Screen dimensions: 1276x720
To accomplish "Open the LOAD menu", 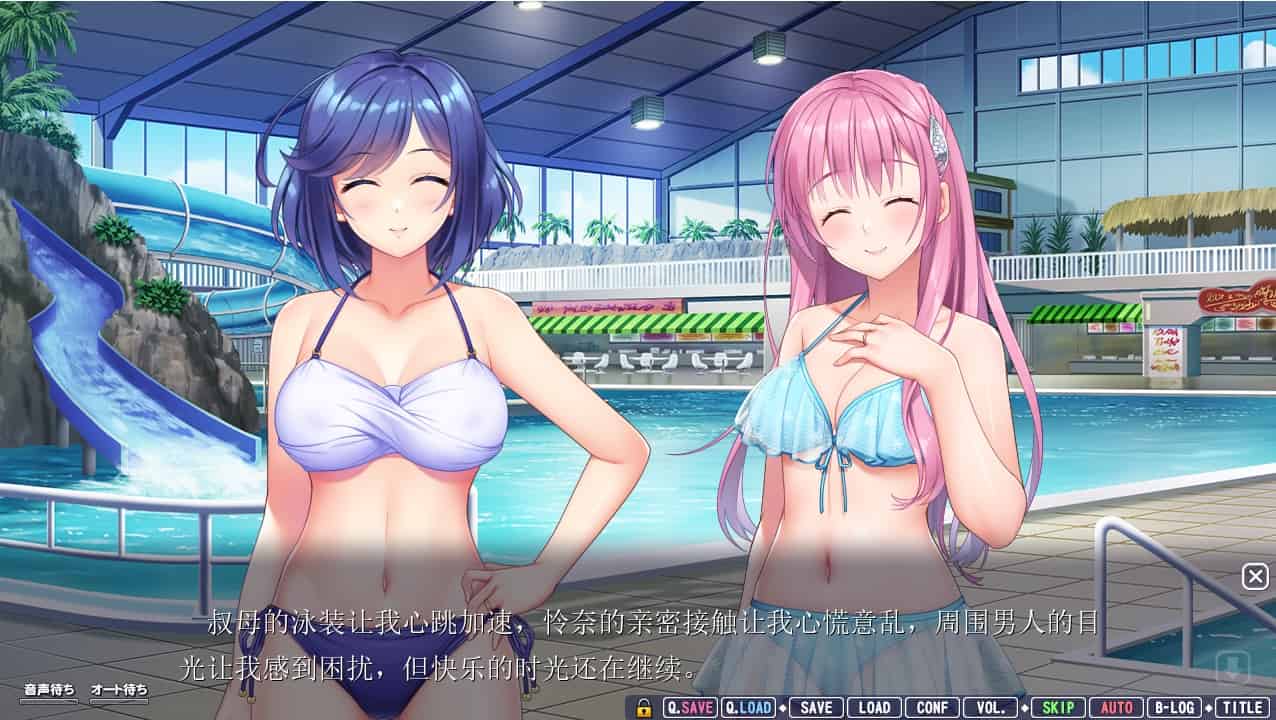I will pos(874,707).
